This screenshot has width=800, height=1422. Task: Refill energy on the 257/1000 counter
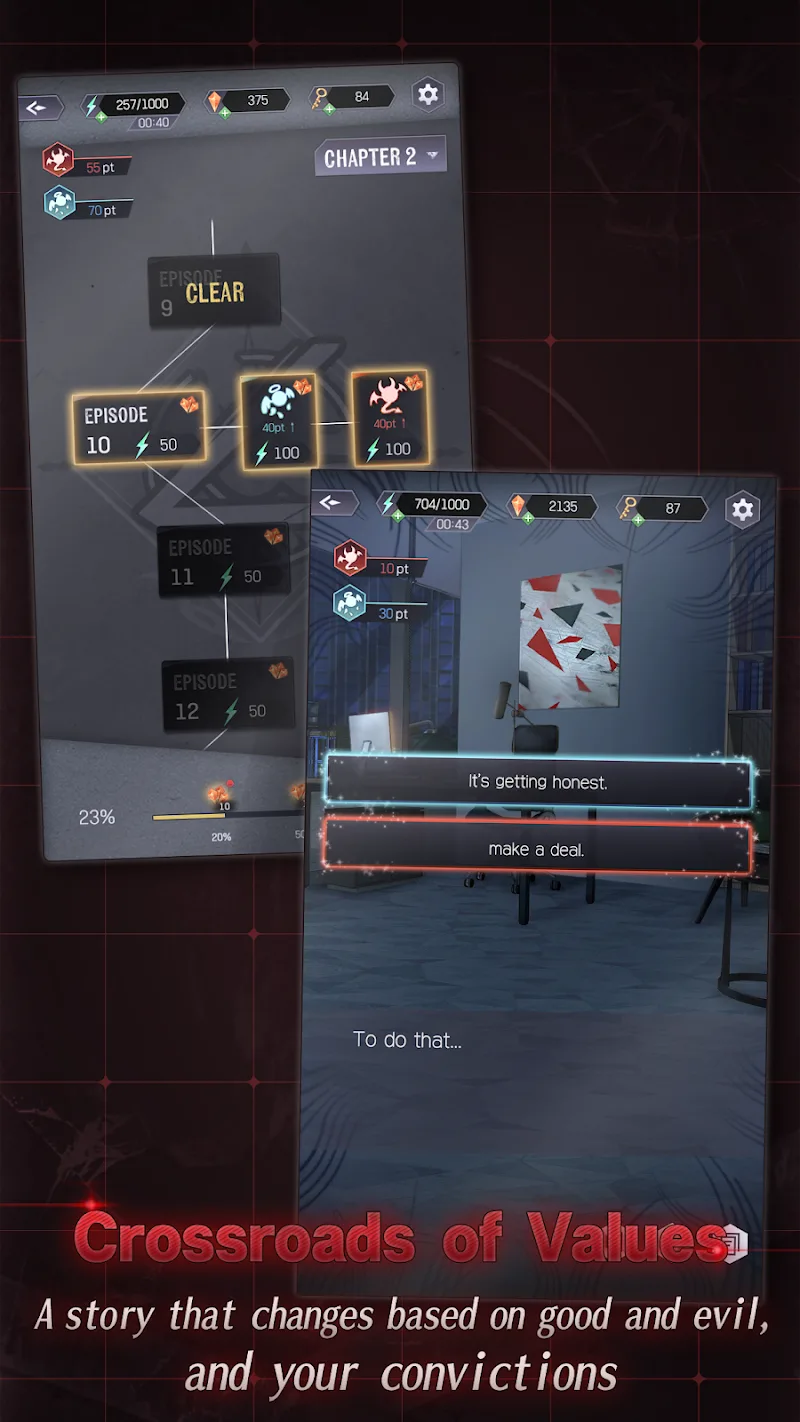click(x=101, y=117)
